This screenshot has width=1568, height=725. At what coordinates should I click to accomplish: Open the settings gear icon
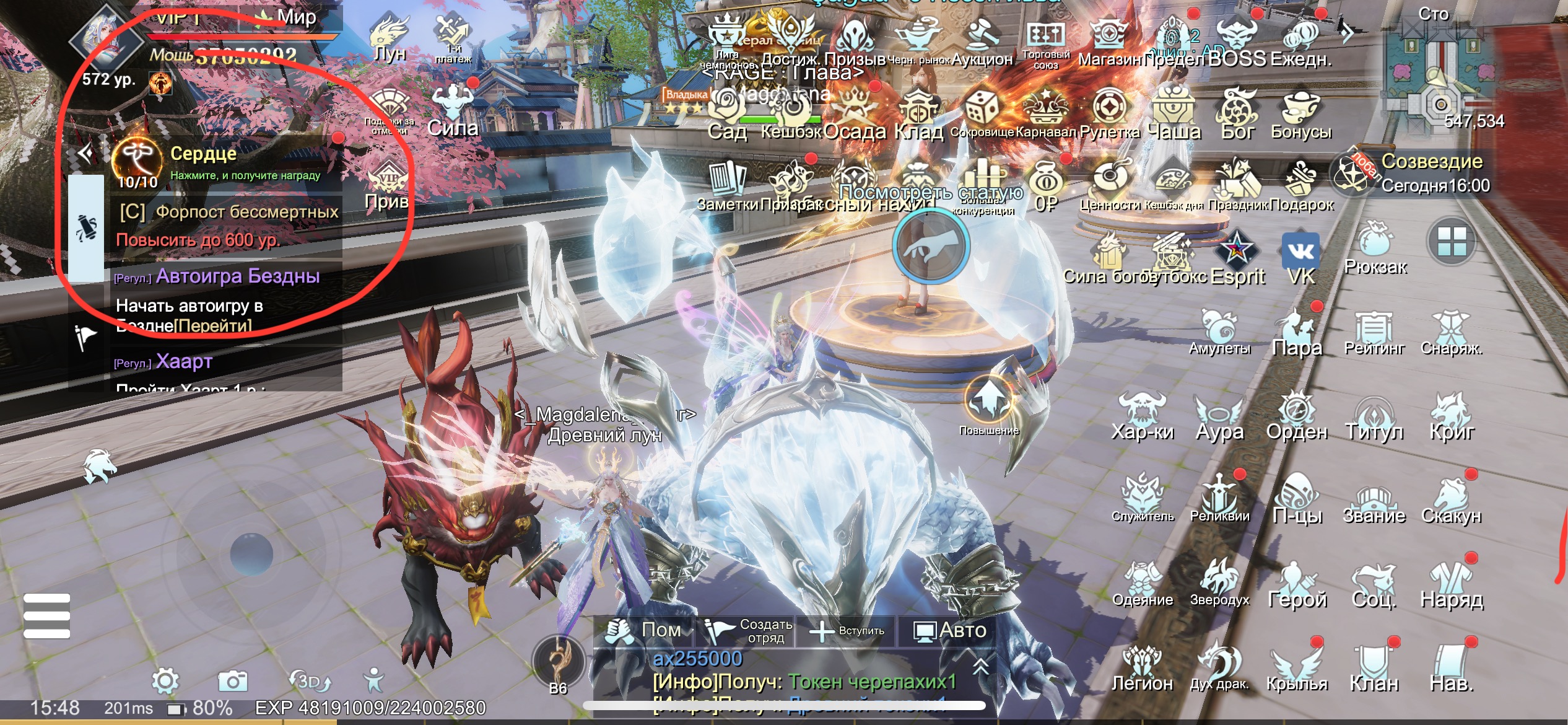coord(165,681)
